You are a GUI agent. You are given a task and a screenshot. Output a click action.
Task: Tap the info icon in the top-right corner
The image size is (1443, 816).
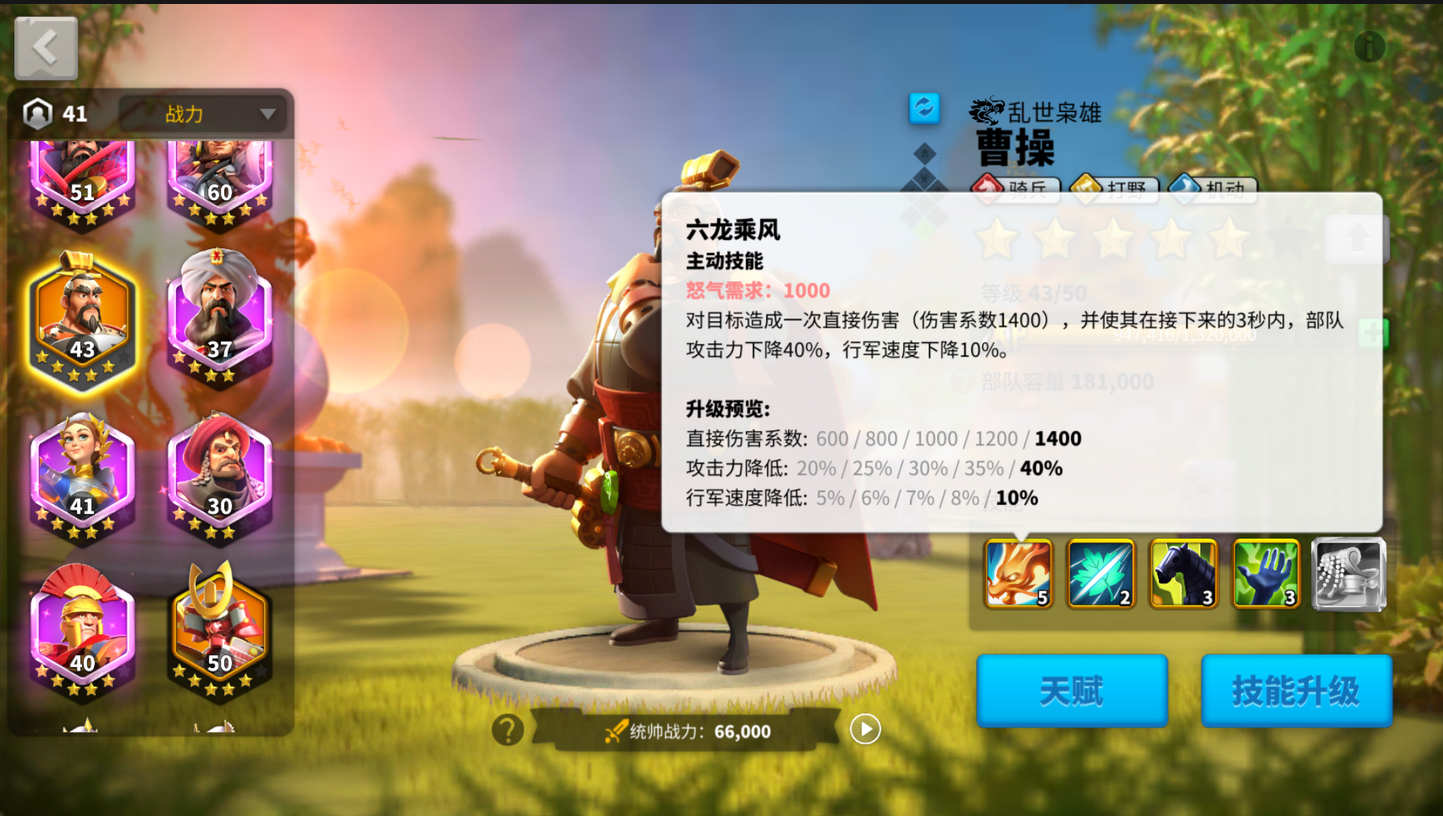(x=1369, y=46)
